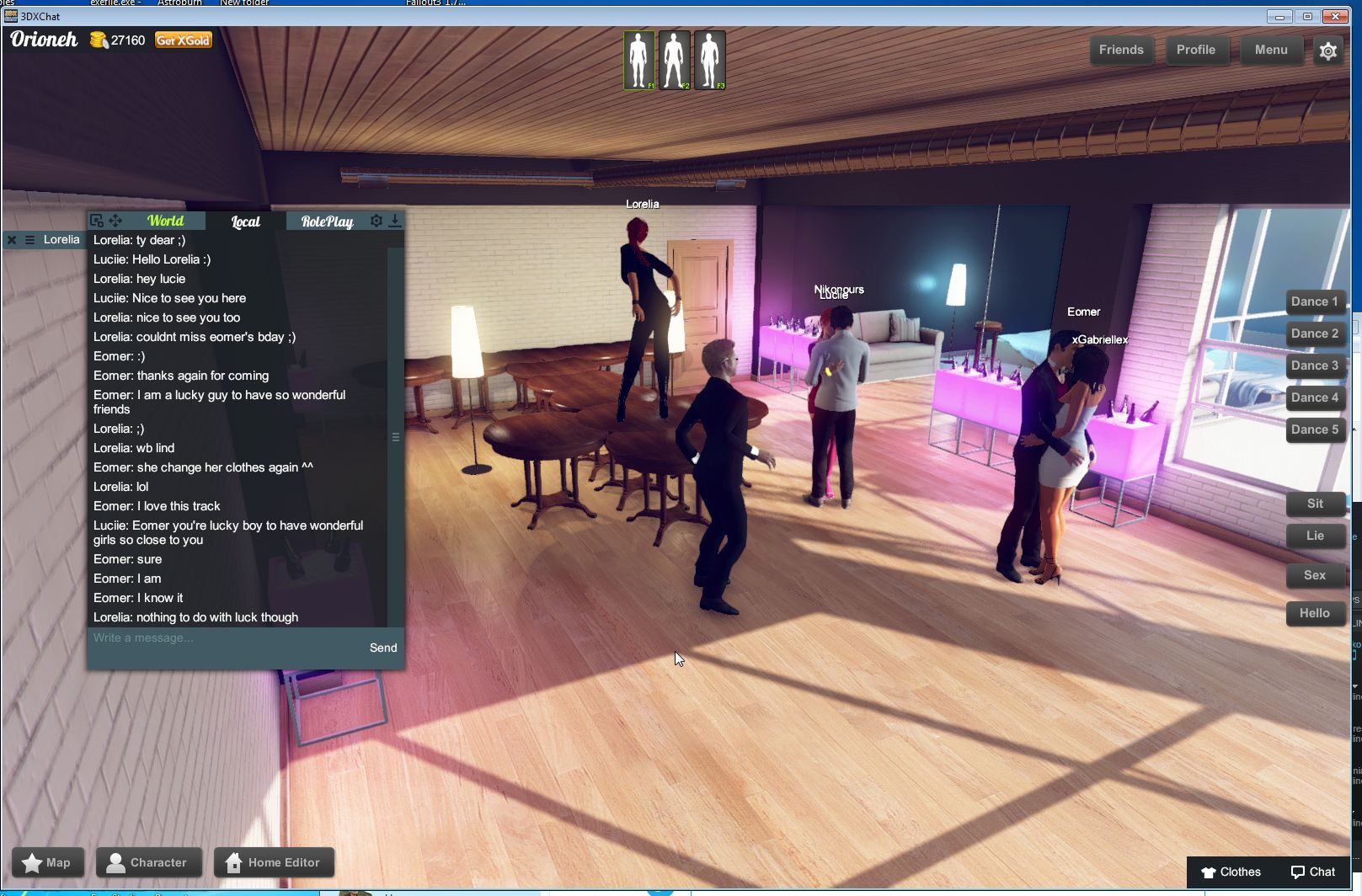Screen dimensions: 1362x896
Task: Download the chat log with the arrow icon
Action: [x=395, y=220]
